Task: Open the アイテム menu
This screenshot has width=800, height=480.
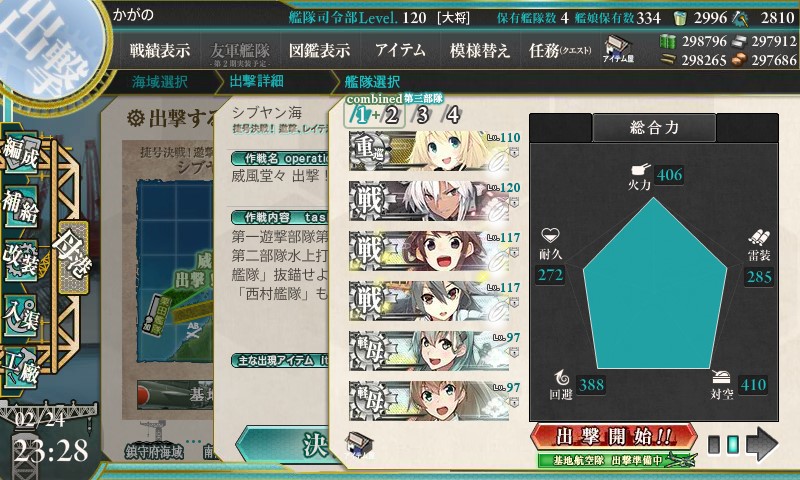Action: [x=400, y=51]
